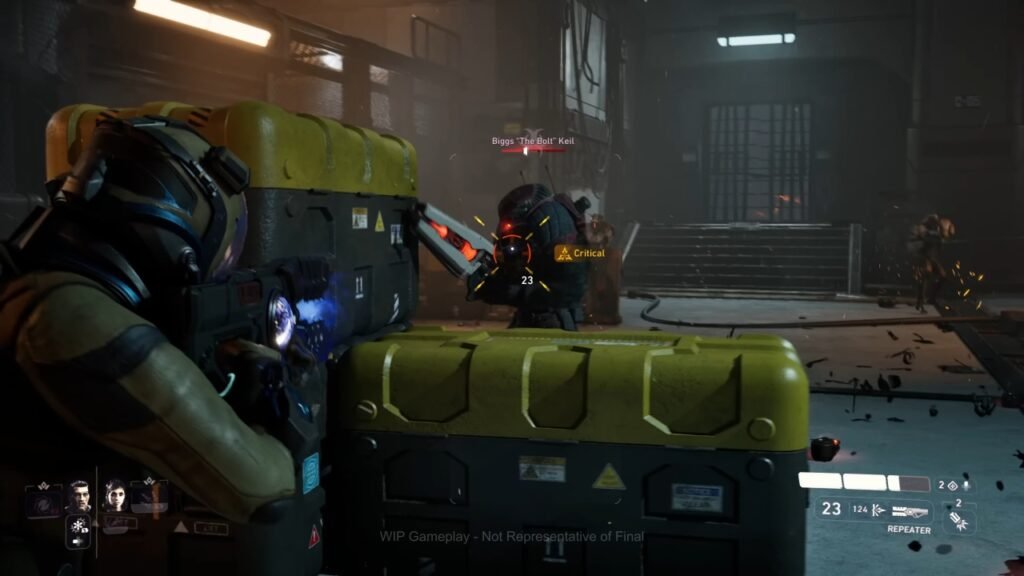Trigger the ability slot beside female squadmate

[x=150, y=496]
